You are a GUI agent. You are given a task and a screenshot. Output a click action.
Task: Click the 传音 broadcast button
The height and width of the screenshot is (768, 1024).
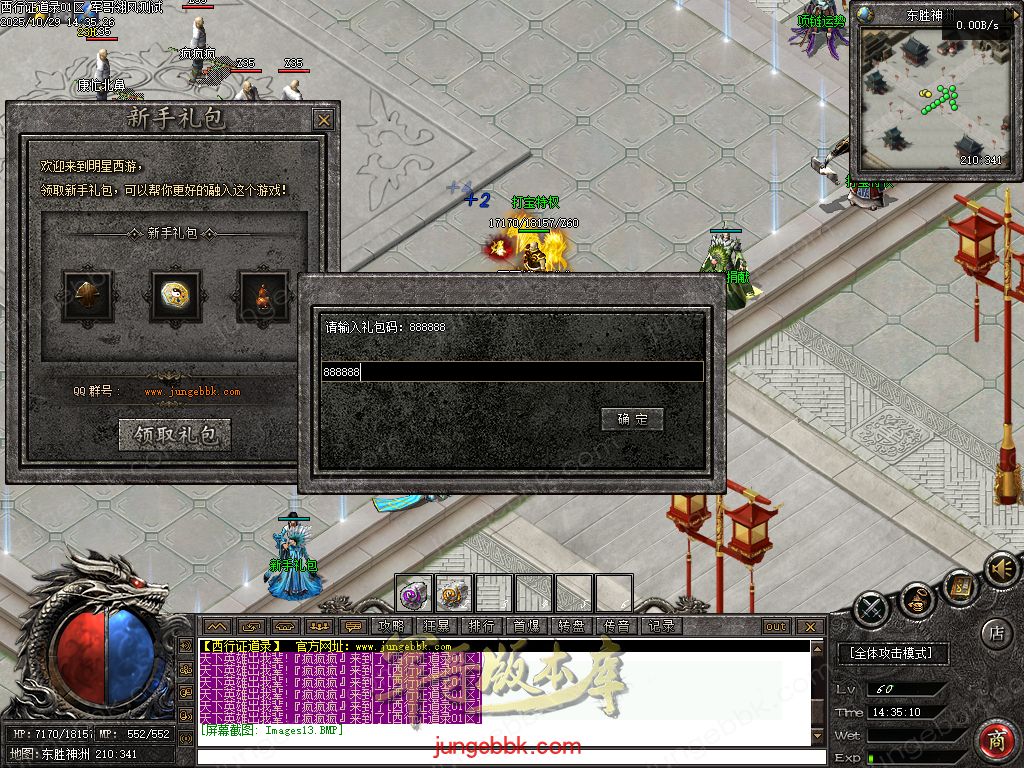(x=616, y=627)
